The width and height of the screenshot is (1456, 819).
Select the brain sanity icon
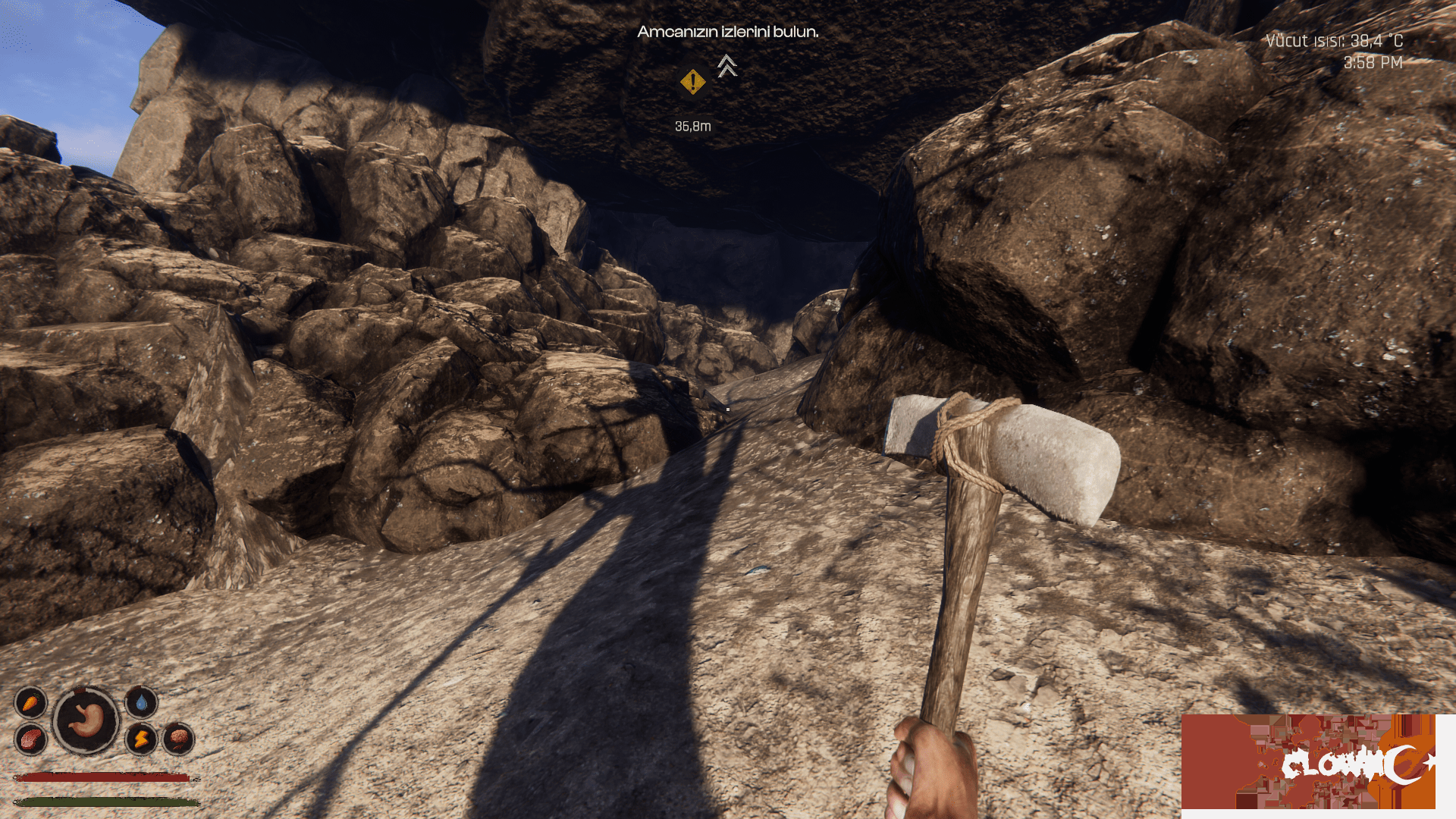[179, 740]
